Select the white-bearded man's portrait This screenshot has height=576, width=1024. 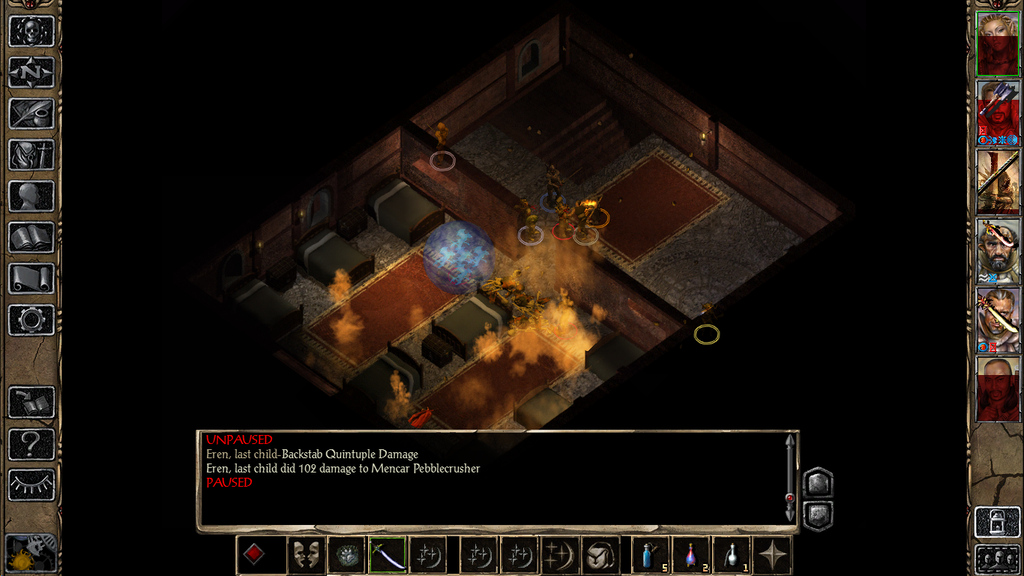(997, 249)
